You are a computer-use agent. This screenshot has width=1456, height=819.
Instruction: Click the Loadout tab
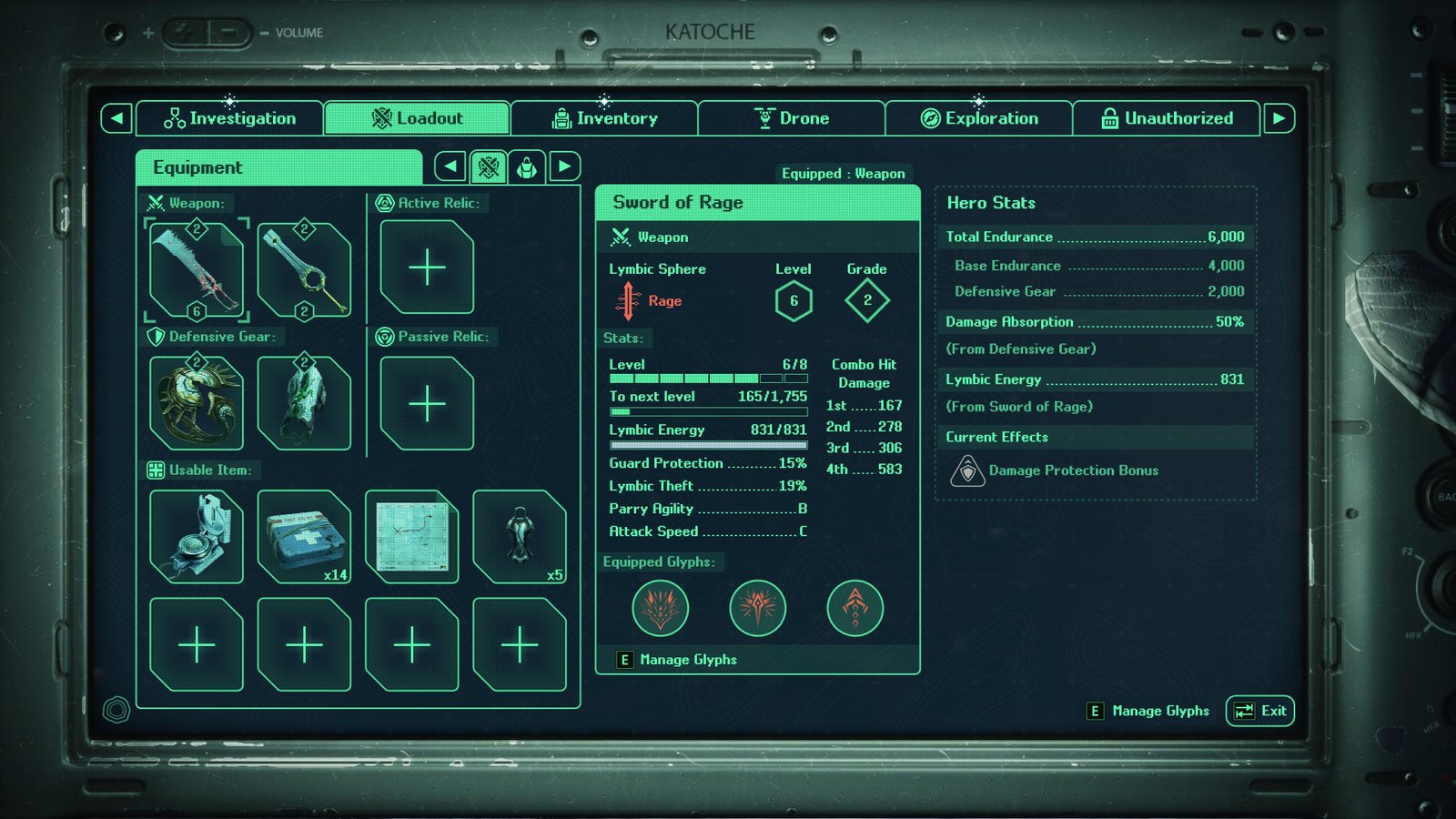417,118
